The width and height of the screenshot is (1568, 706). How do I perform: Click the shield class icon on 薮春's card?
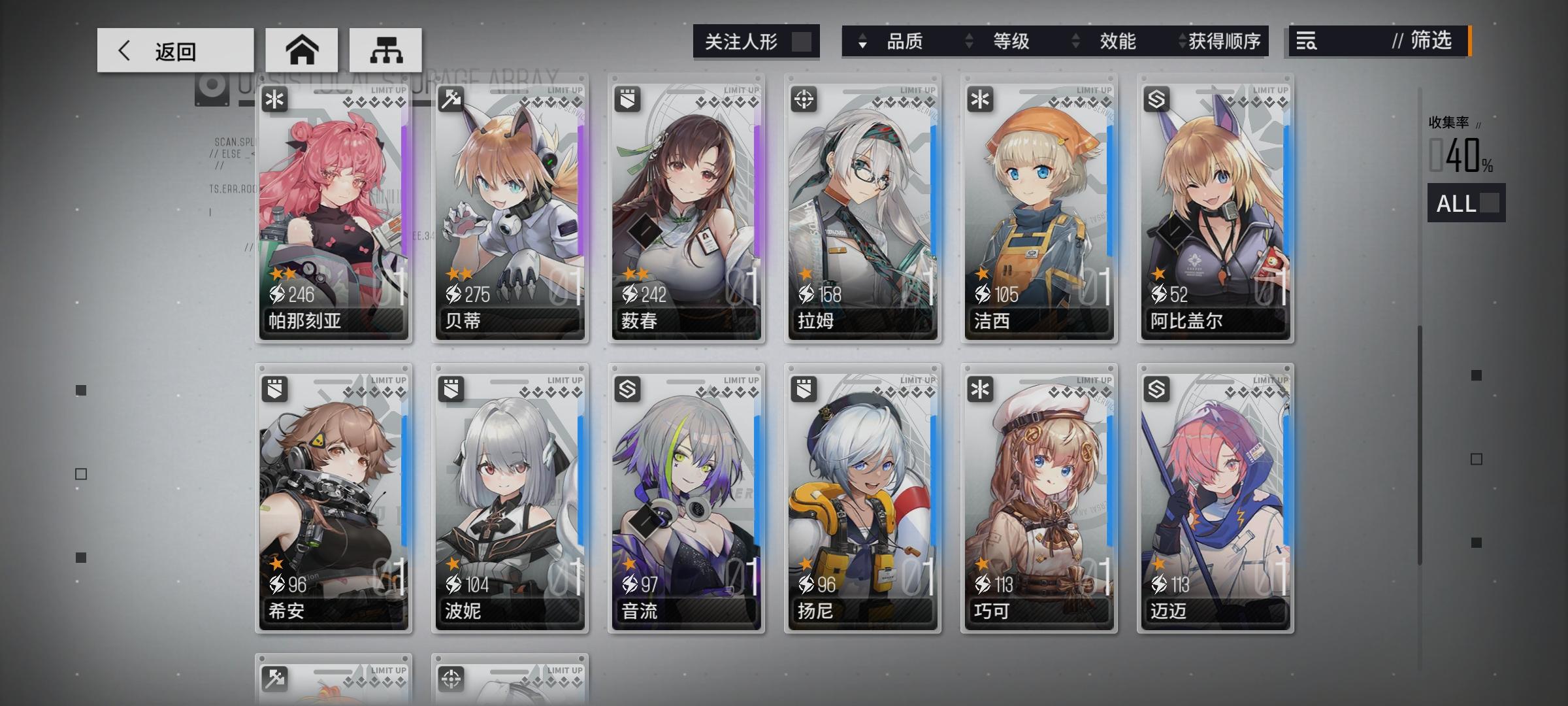[x=627, y=99]
